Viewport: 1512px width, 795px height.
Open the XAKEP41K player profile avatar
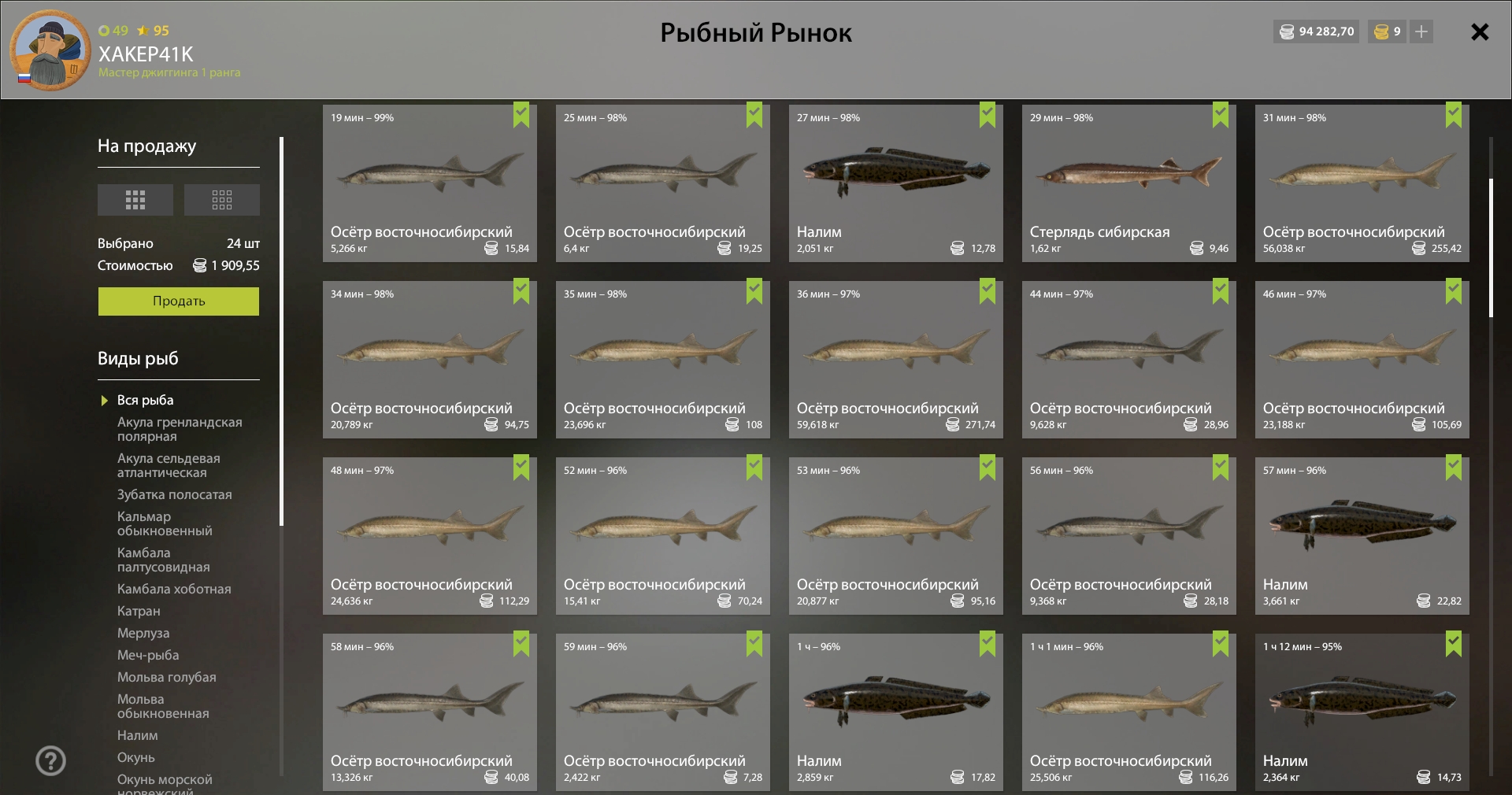[x=50, y=50]
